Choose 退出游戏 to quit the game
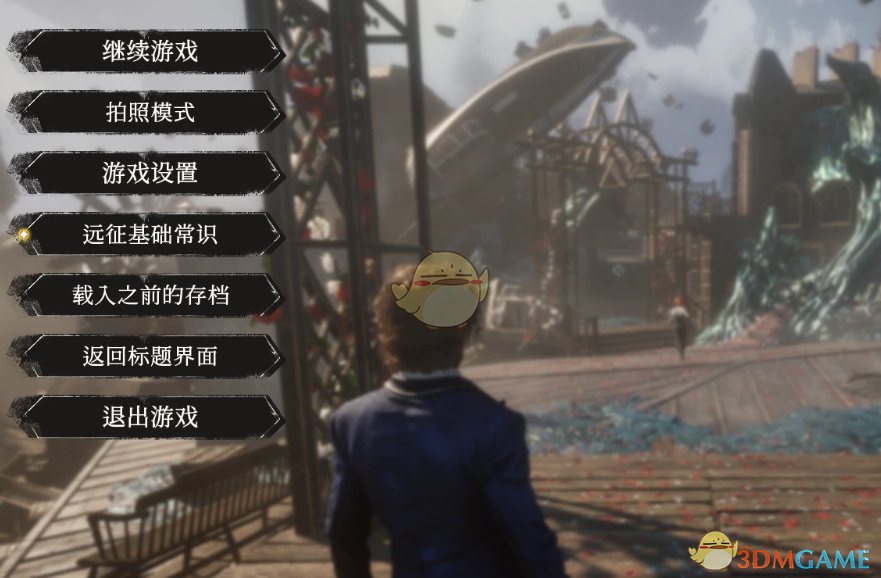881x578 pixels. click(x=150, y=417)
